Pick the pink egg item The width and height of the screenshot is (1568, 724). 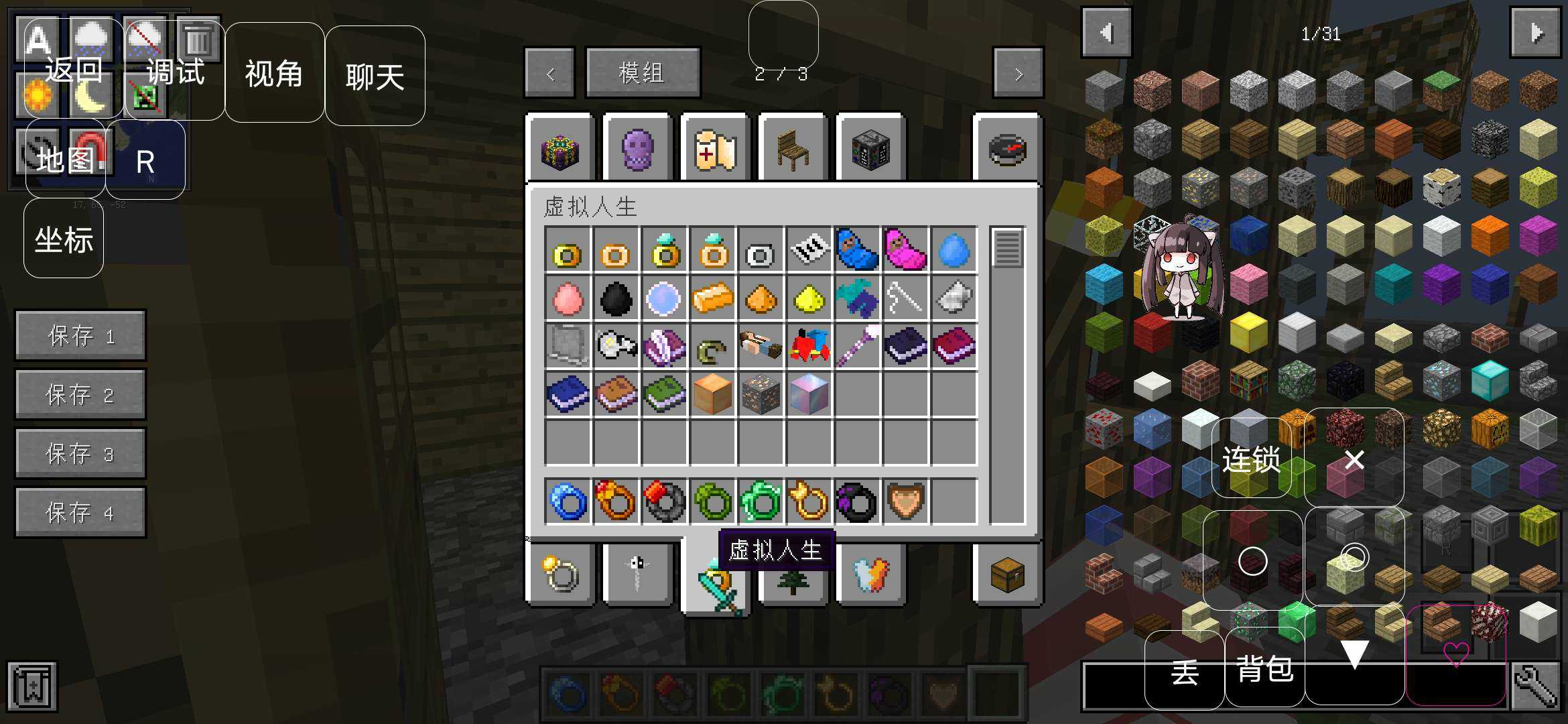click(x=568, y=298)
